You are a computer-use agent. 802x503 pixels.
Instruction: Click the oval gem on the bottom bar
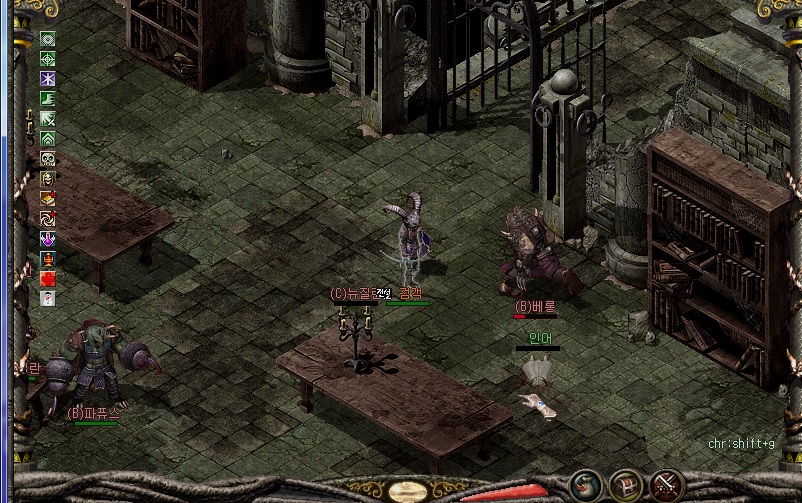pyautogui.click(x=407, y=492)
